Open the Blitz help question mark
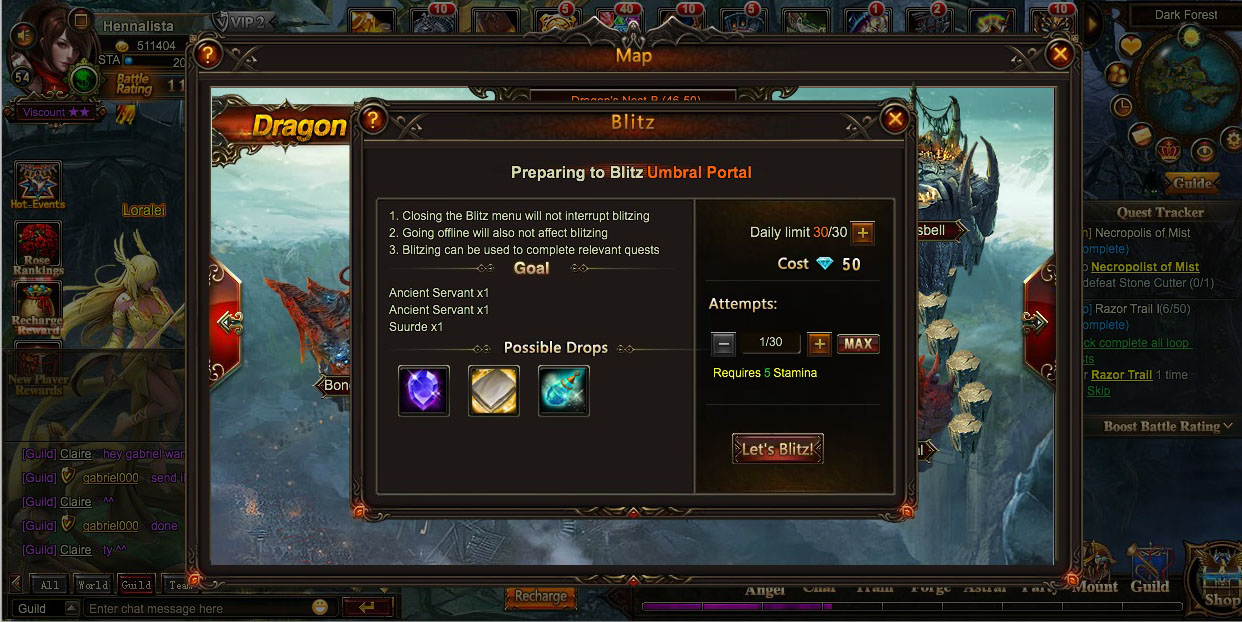This screenshot has width=1242, height=622. (373, 120)
